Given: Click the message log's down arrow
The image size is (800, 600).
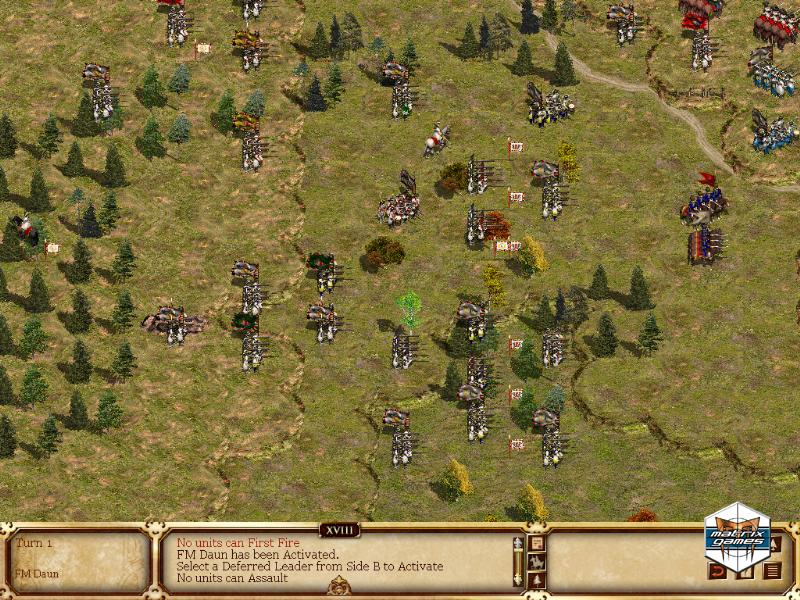Looking at the screenshot, I should [518, 579].
